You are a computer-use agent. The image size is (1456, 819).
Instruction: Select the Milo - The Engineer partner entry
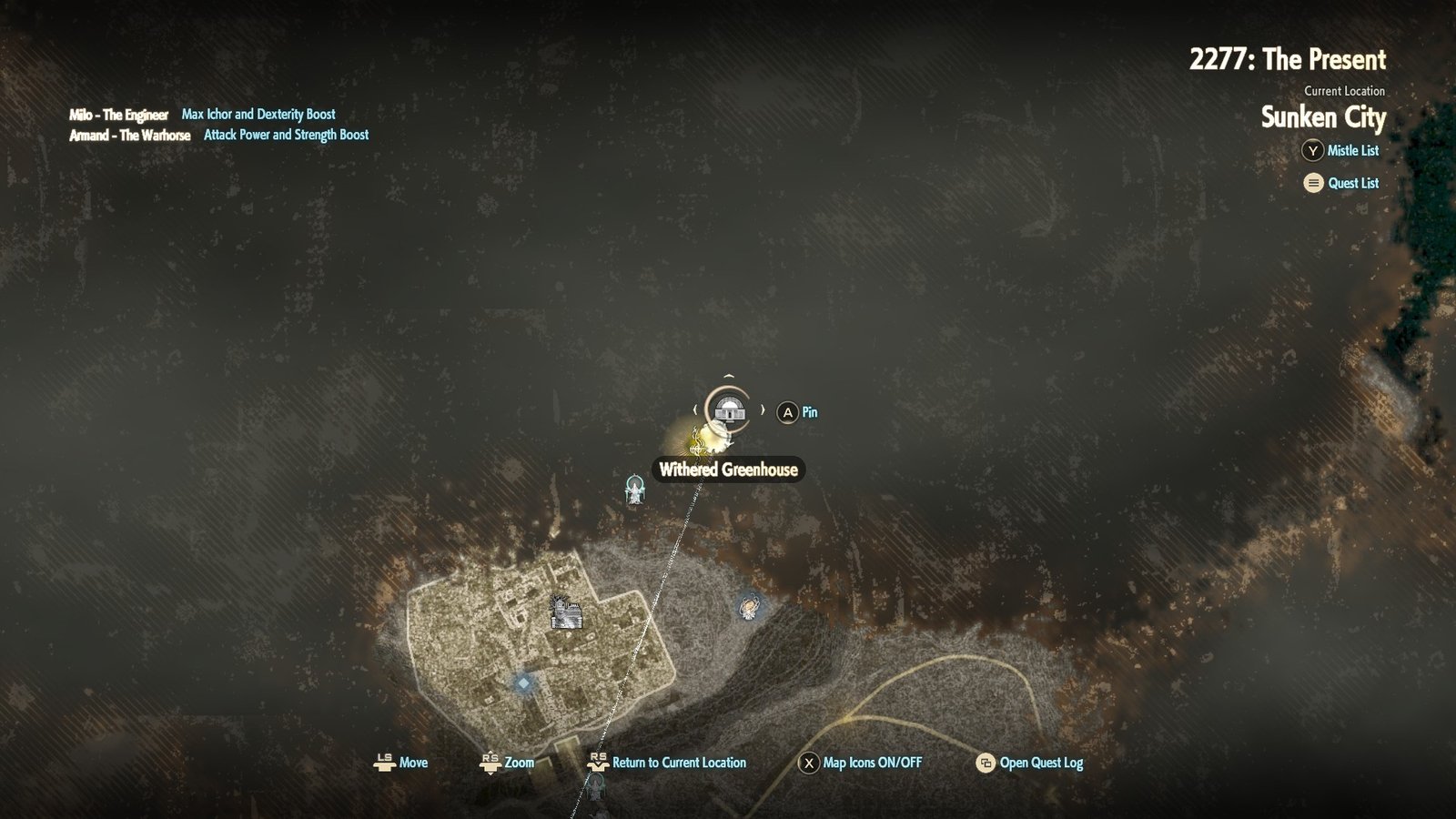(x=119, y=115)
